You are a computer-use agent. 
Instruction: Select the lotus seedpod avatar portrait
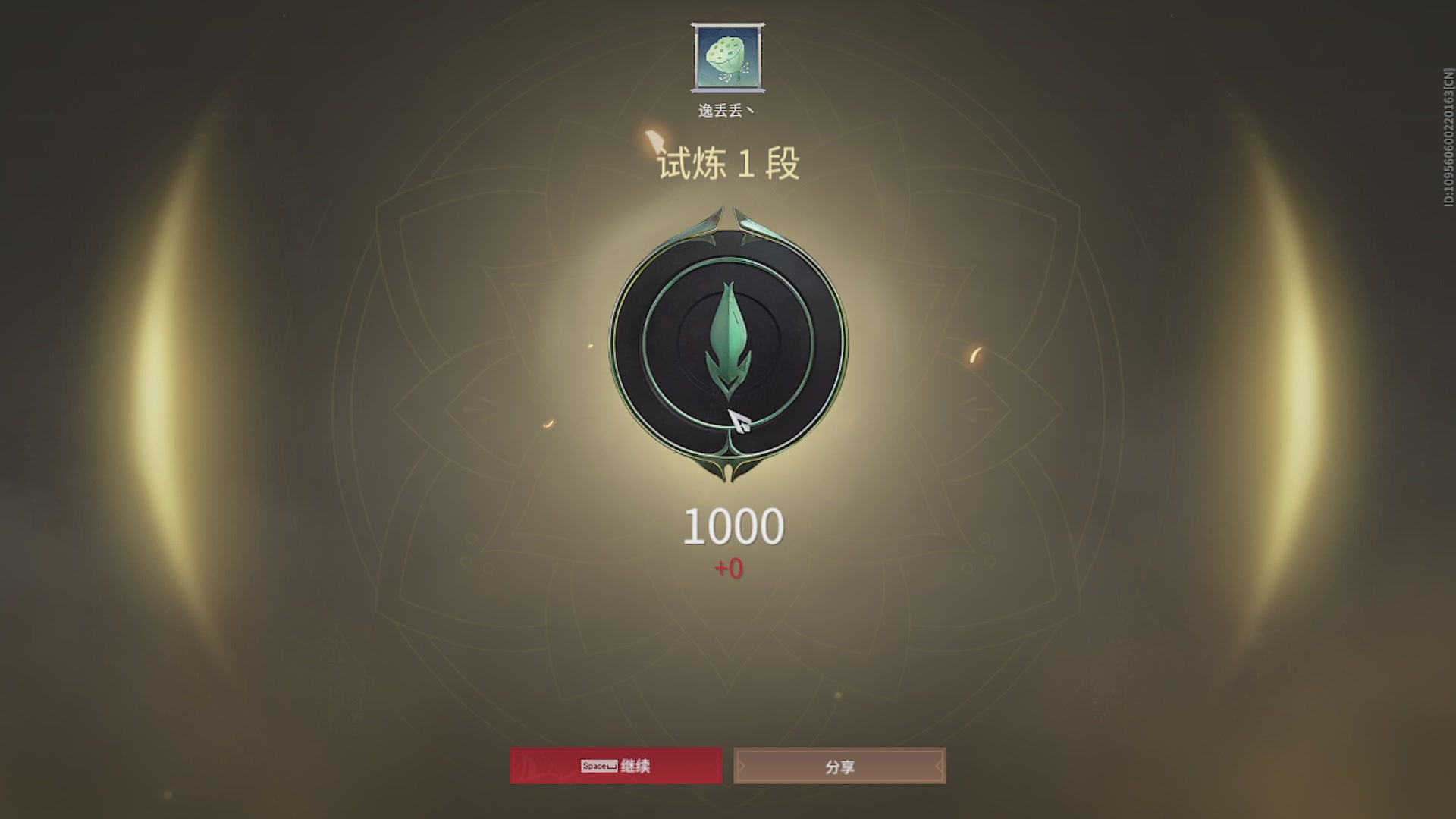point(726,57)
